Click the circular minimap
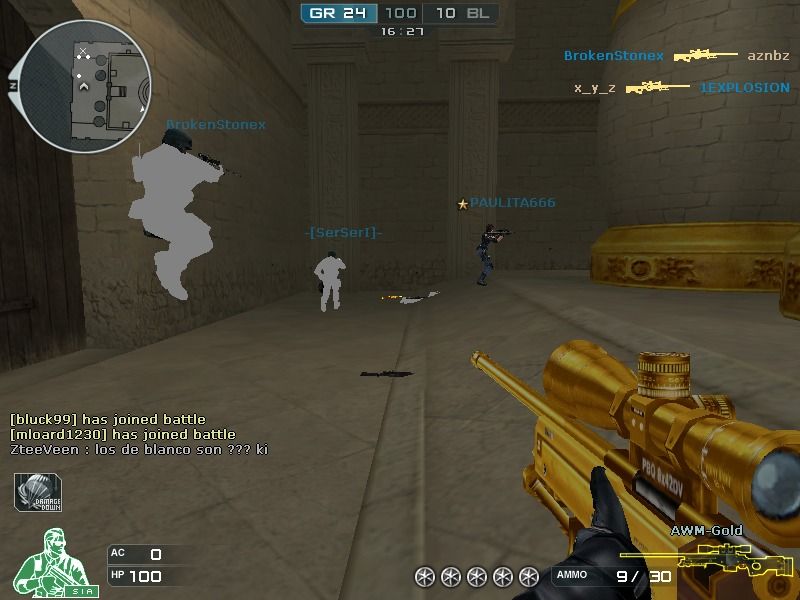 (85, 85)
